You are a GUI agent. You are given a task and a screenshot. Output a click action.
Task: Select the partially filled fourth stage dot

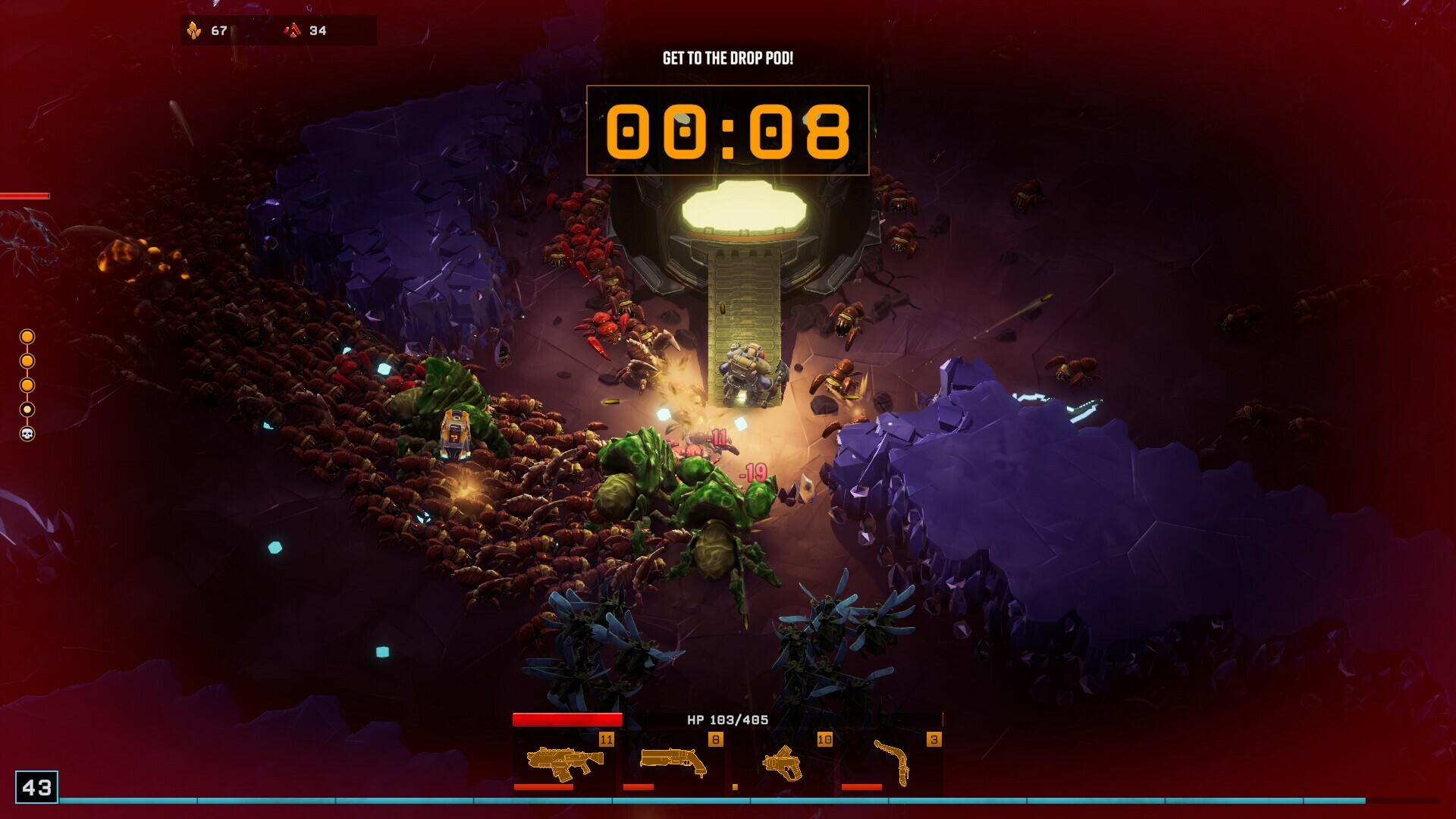[x=29, y=409]
